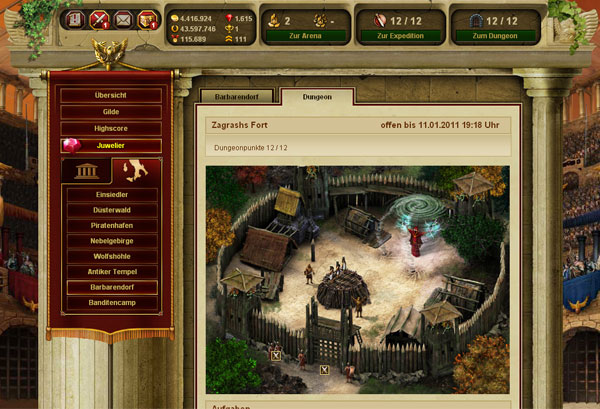
Task: Go to the Banditencamp
Action: click(x=111, y=302)
